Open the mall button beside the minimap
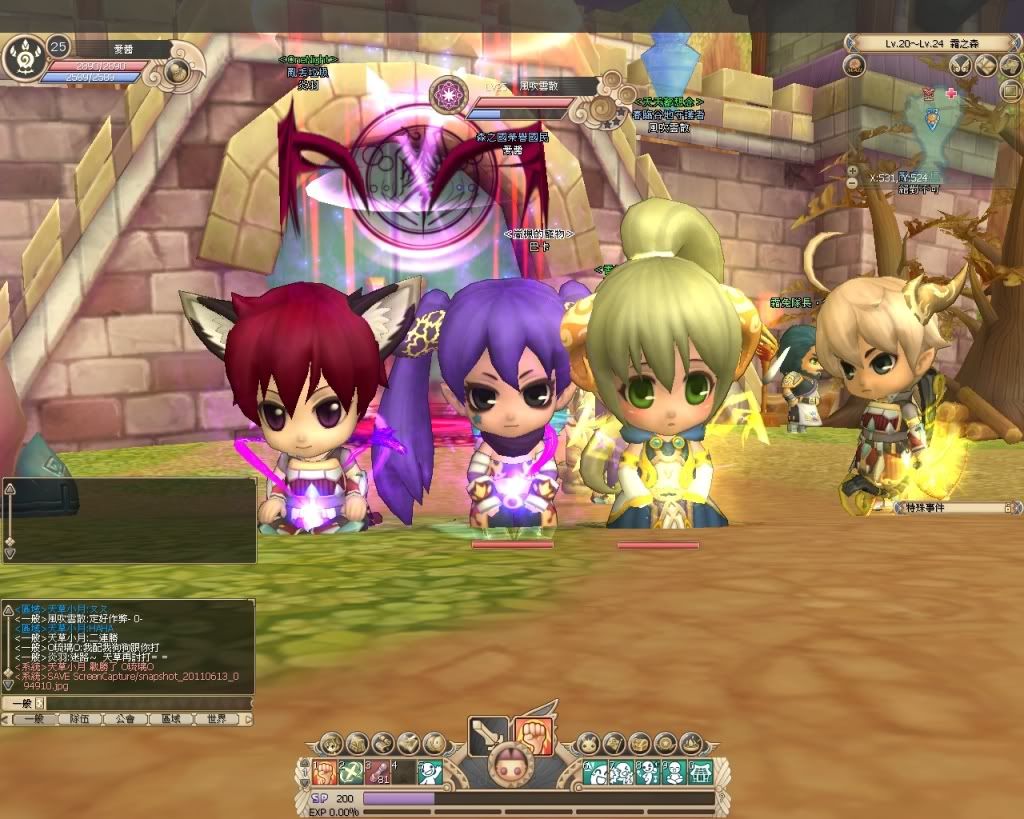The width and height of the screenshot is (1024, 819). [x=854, y=66]
